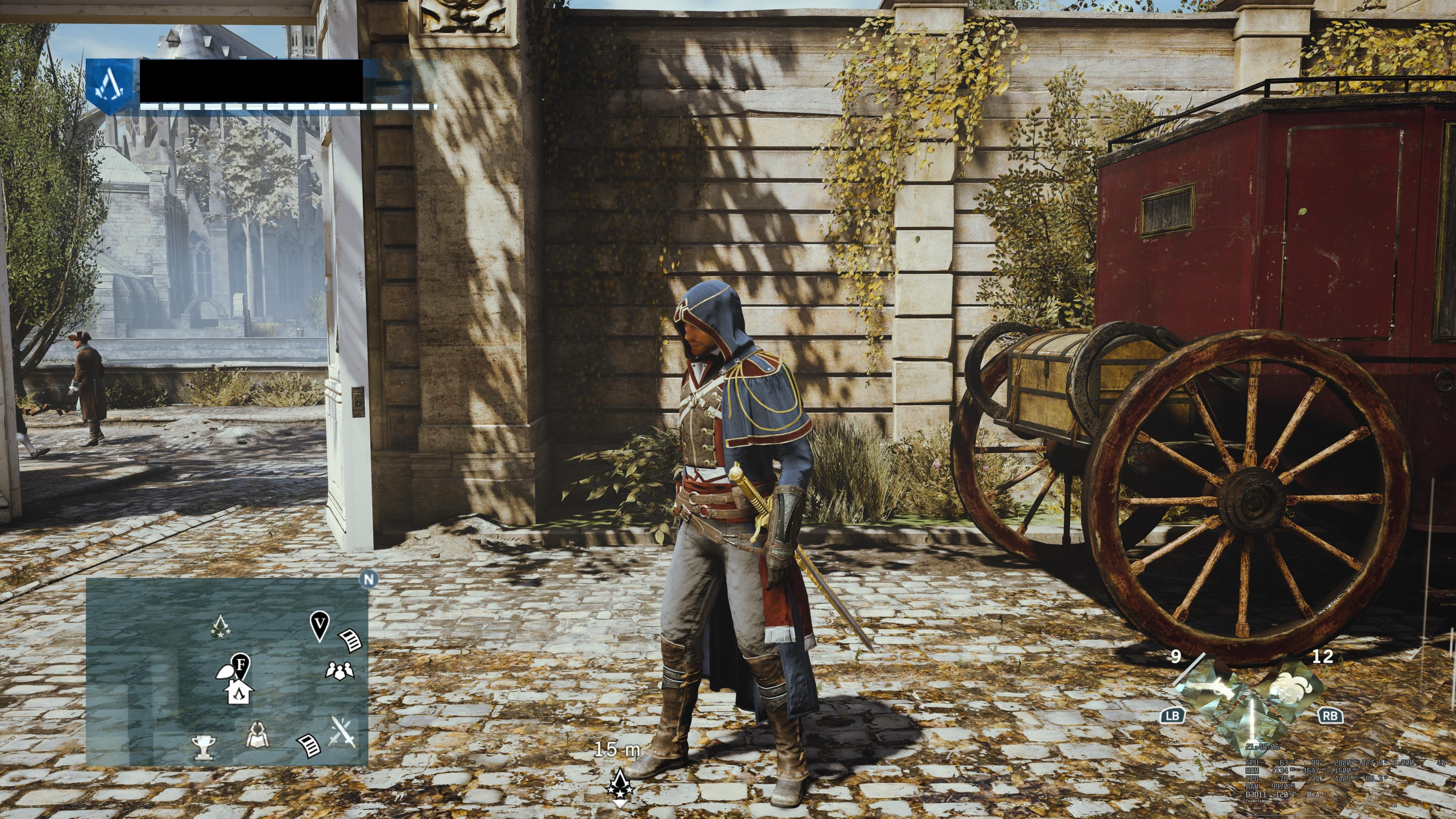
Task: Select the three-star Assassin mission marker on minimap
Action: pyautogui.click(x=219, y=627)
